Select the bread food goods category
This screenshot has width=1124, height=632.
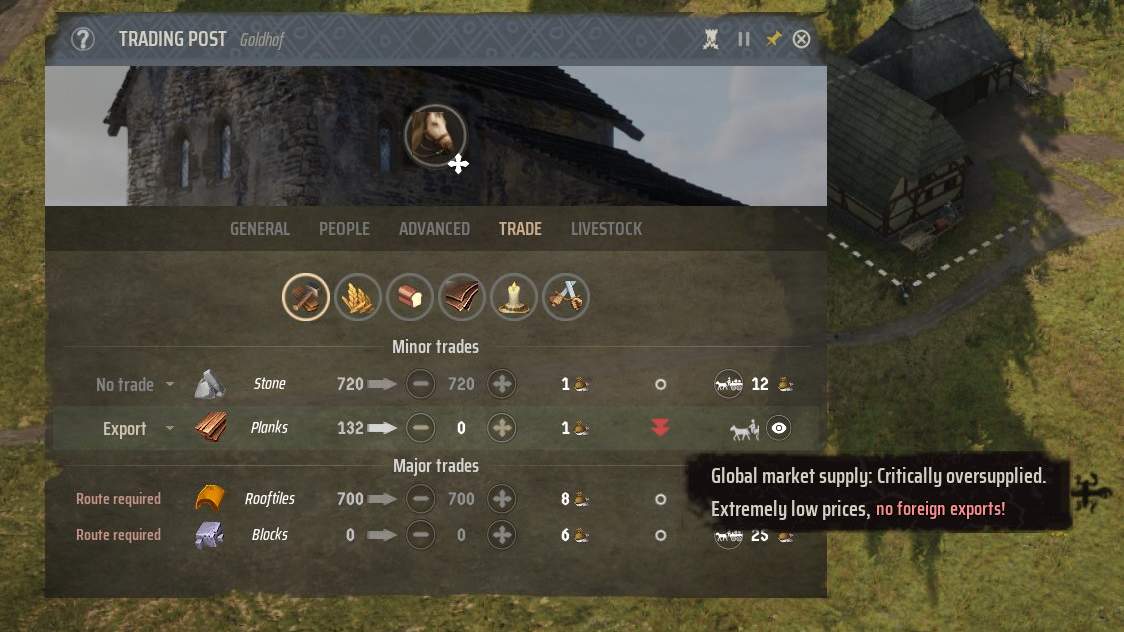pyautogui.click(x=409, y=297)
